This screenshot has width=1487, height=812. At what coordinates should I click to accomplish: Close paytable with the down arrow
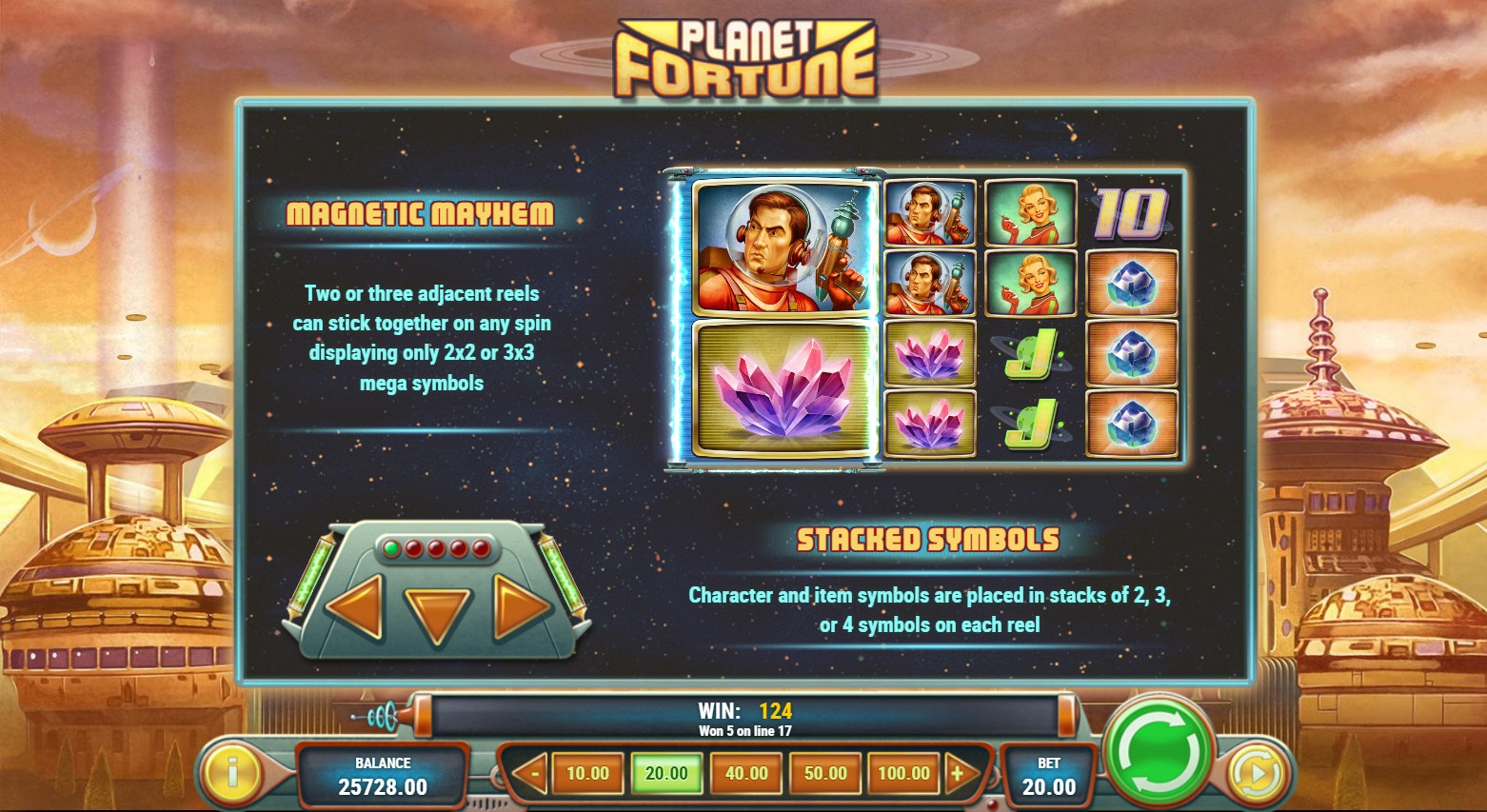(438, 614)
